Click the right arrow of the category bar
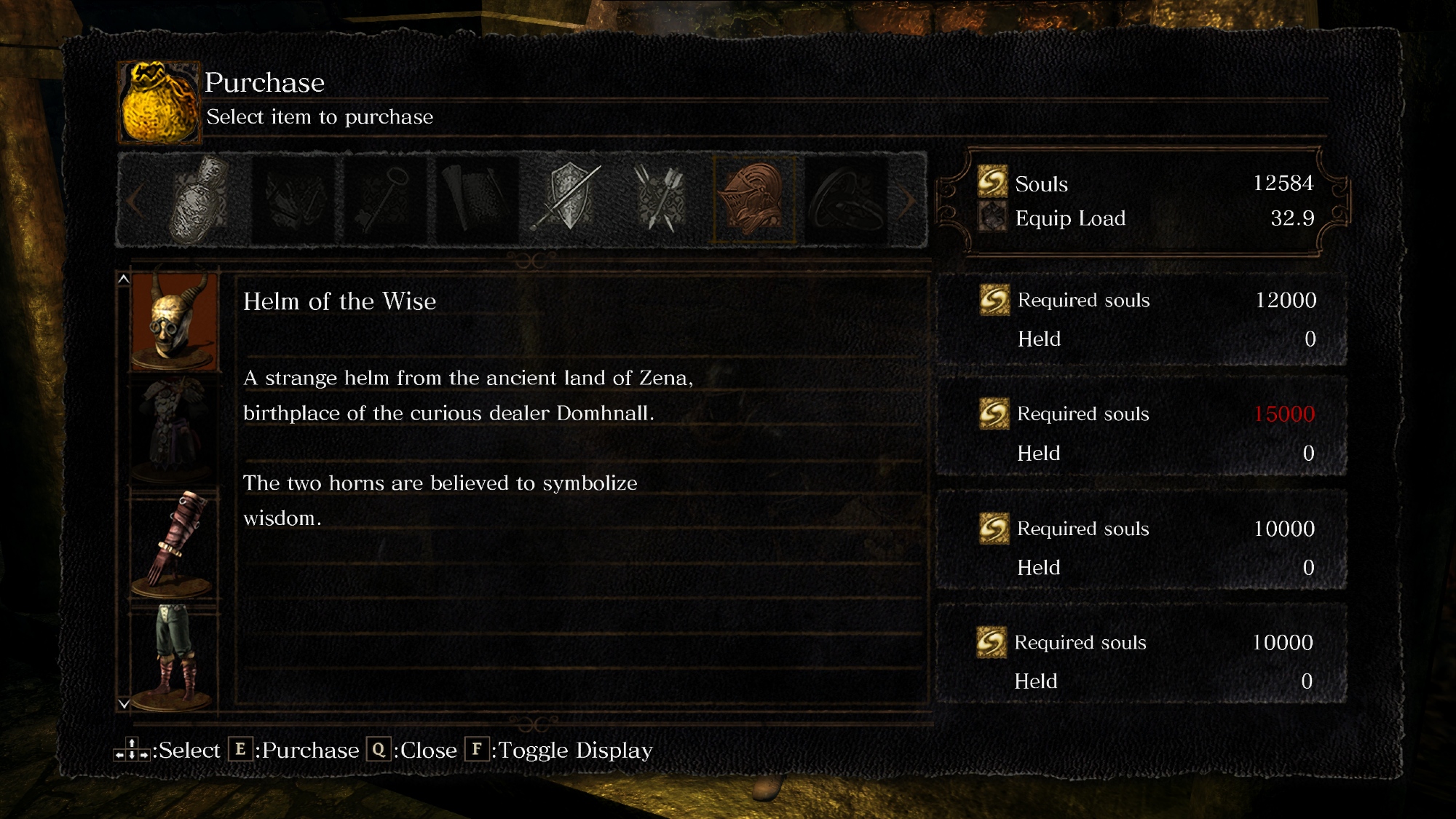1456x819 pixels. (907, 200)
